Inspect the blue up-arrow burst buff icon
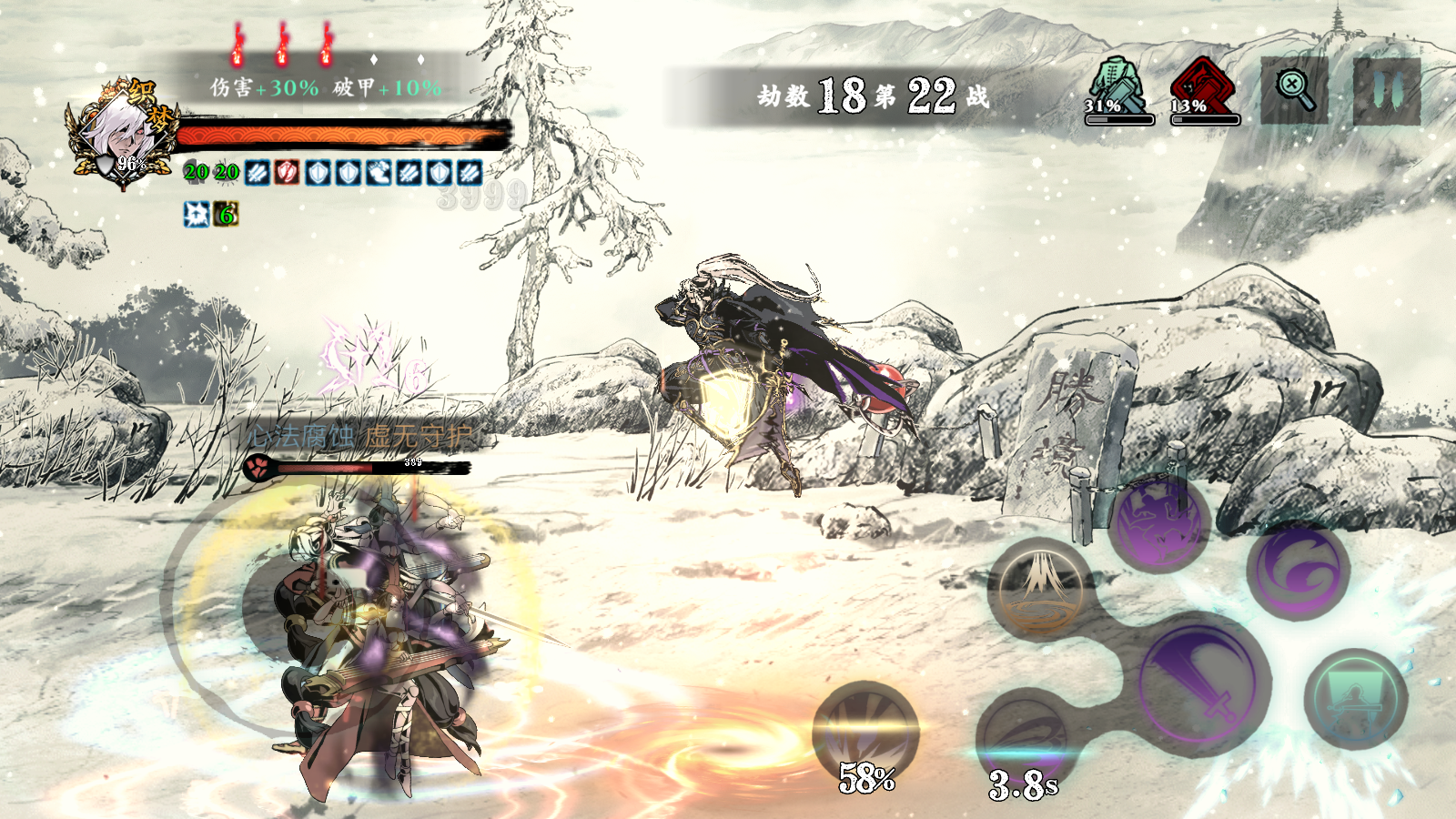 coord(196,215)
